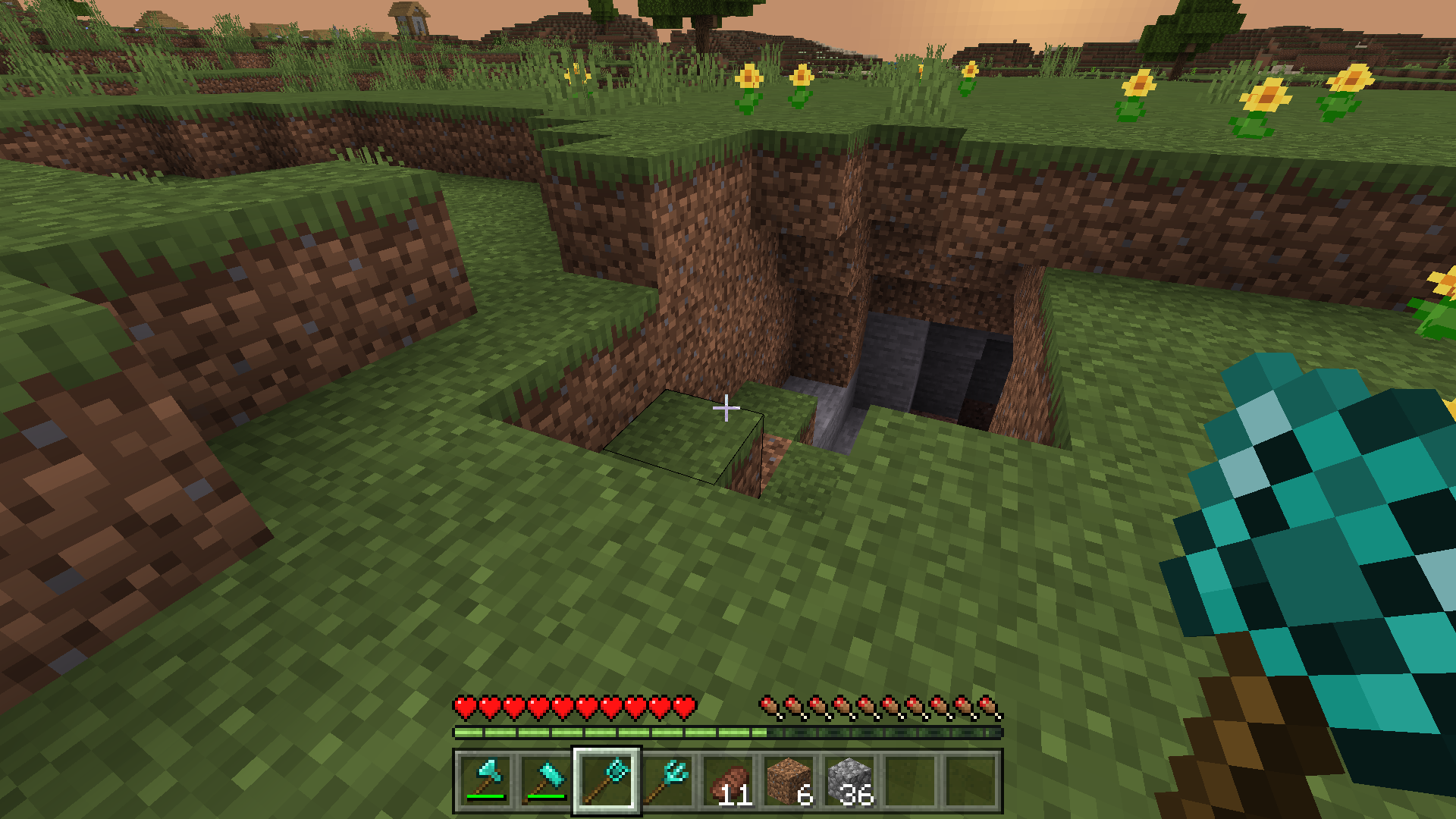1456x819 pixels.
Task: Select the cobblestone stack of 36
Action: pos(849,781)
